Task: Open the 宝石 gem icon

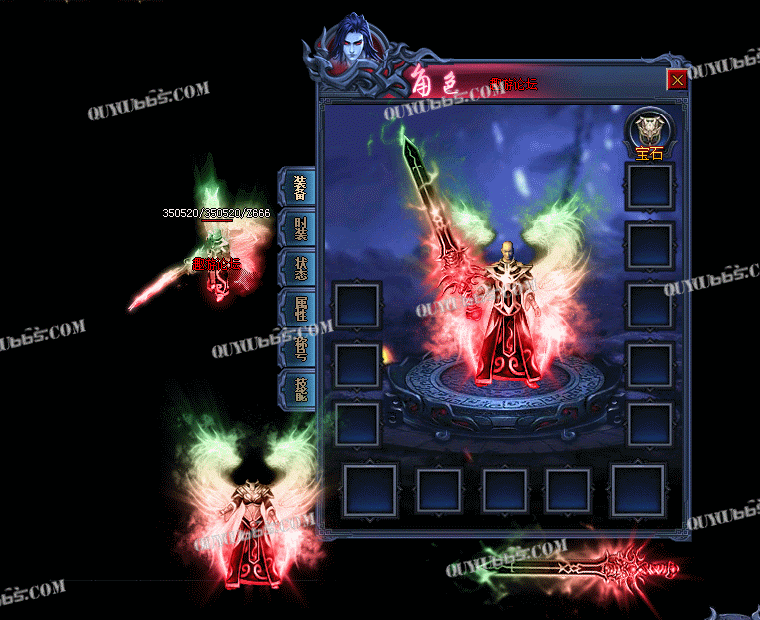Action: [649, 133]
